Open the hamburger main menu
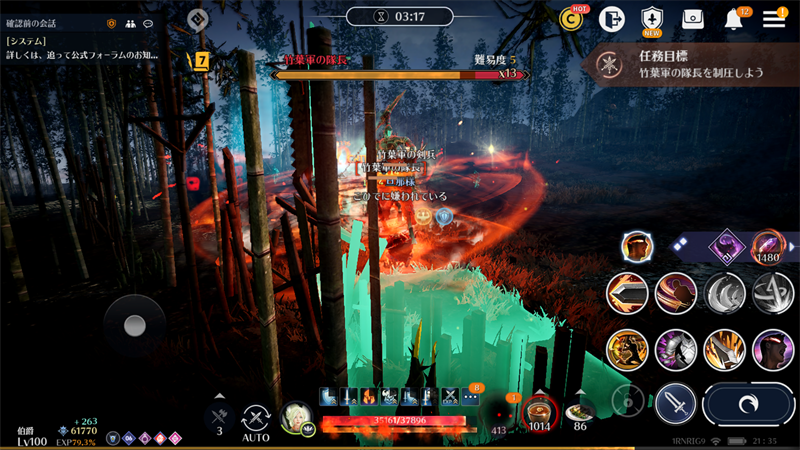The width and height of the screenshot is (800, 450). coord(774,19)
